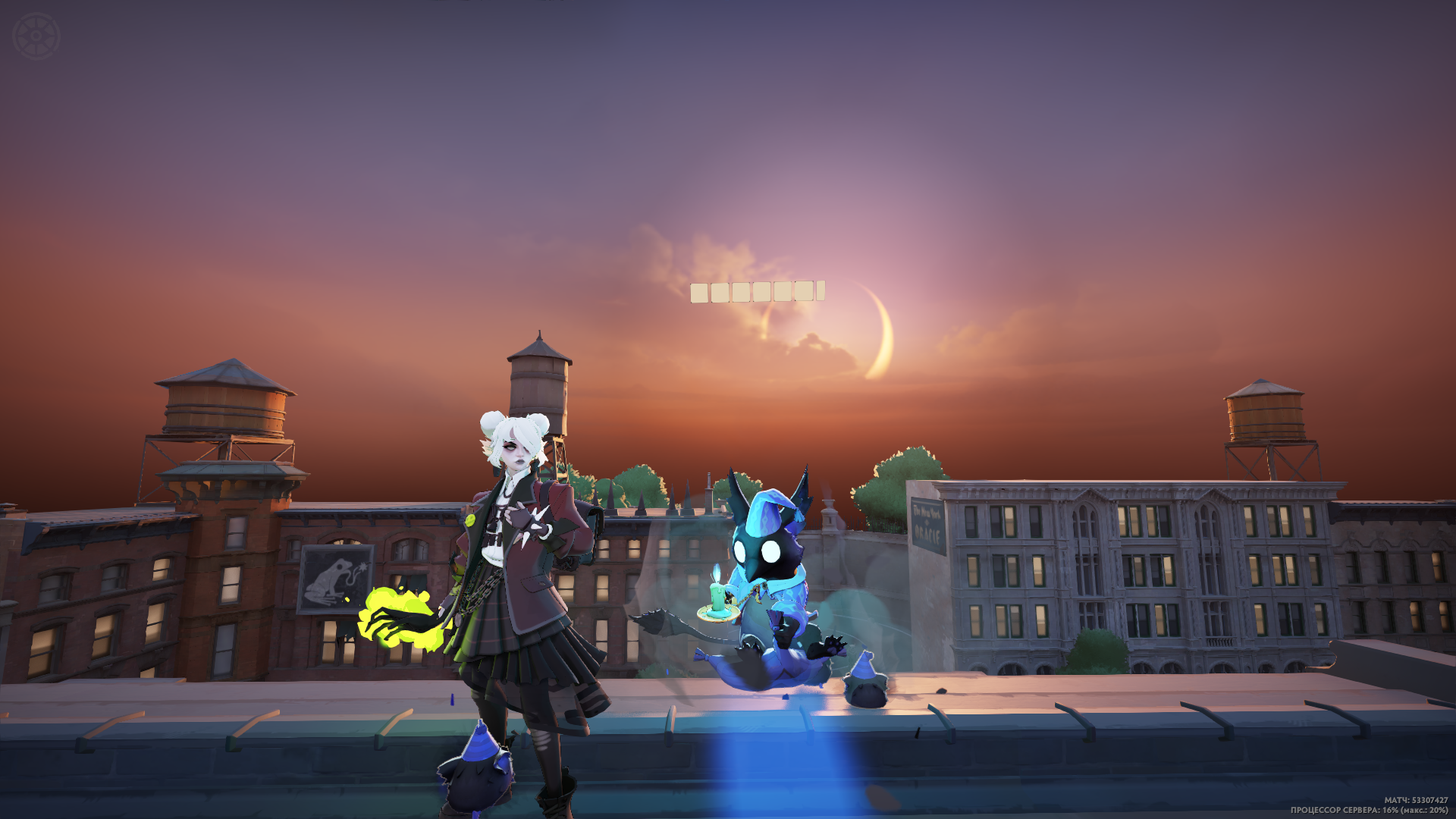This screenshot has width=1456, height=819.
Task: Select the sixth empty item slot
Action: click(803, 291)
